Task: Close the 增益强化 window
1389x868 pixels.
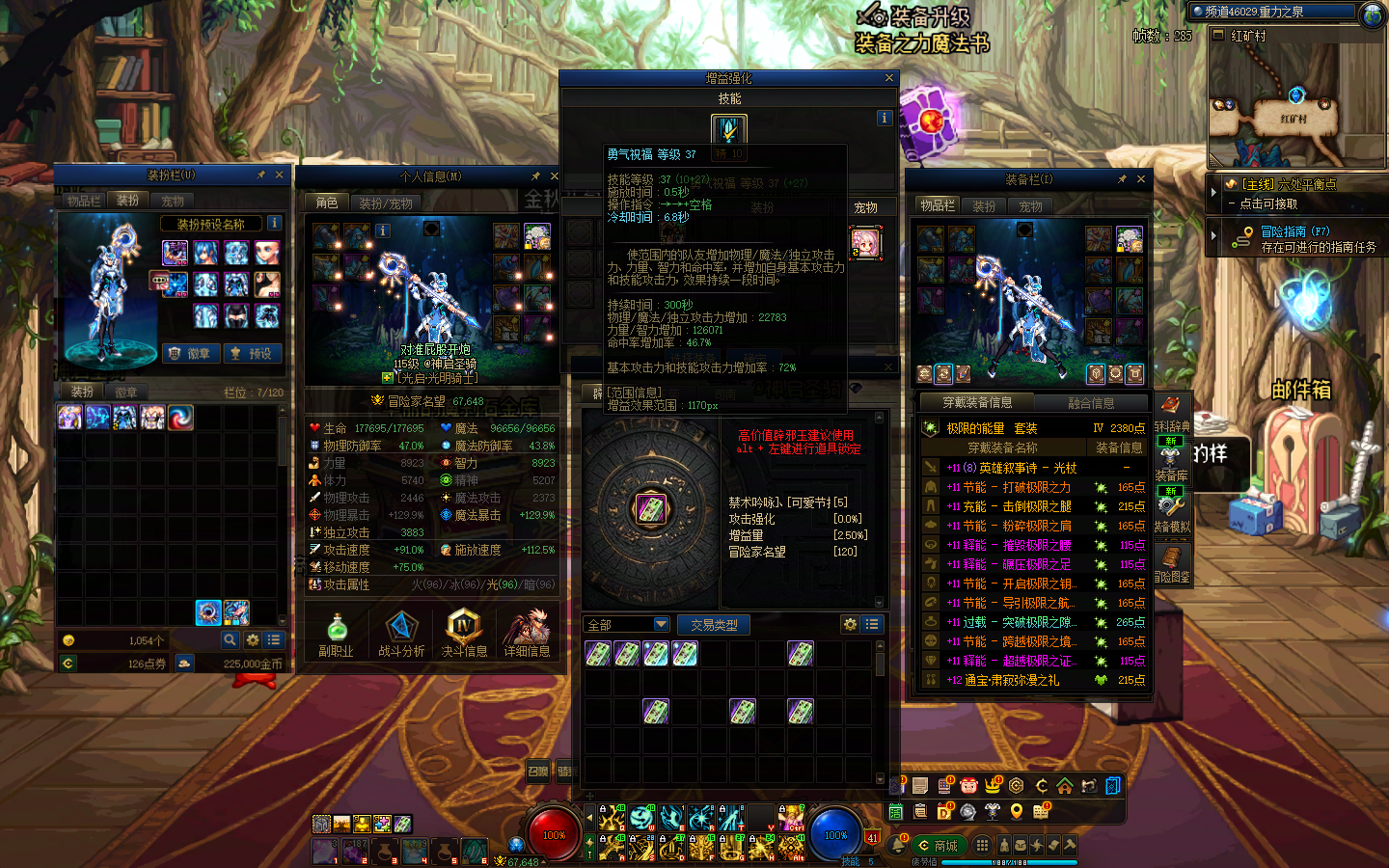Action: (888, 78)
